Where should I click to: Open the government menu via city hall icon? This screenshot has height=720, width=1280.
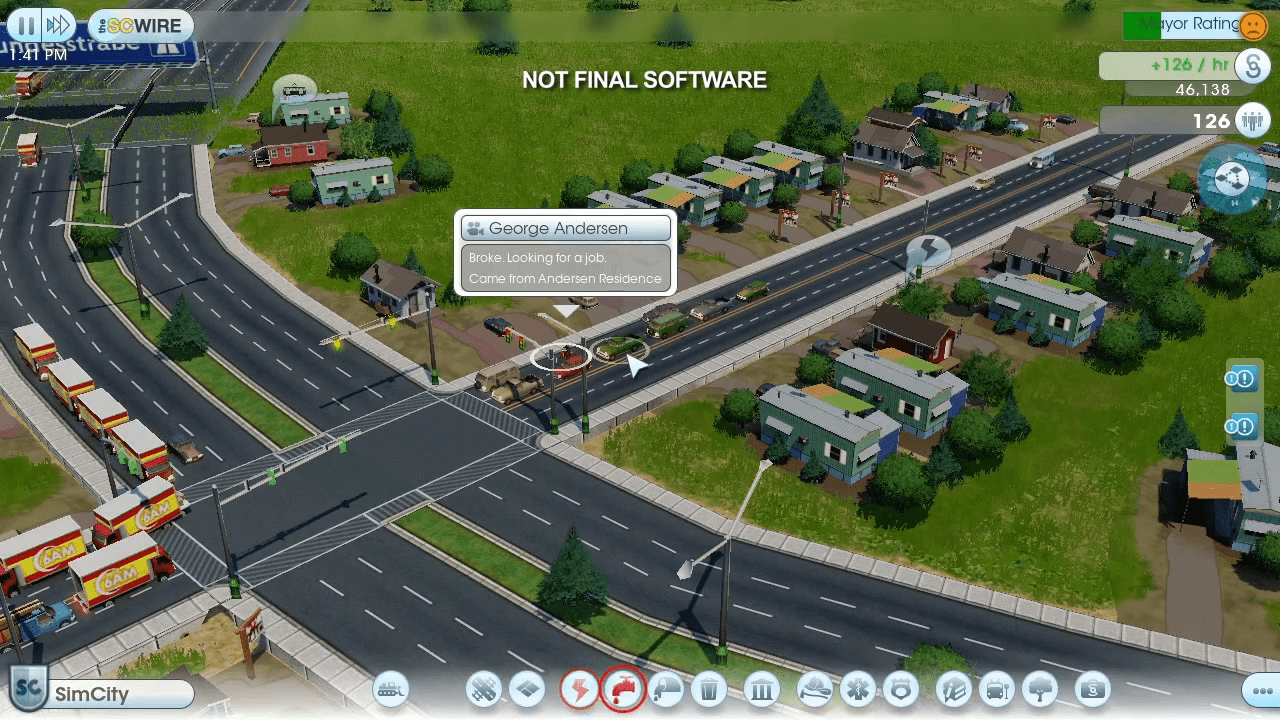(x=761, y=690)
